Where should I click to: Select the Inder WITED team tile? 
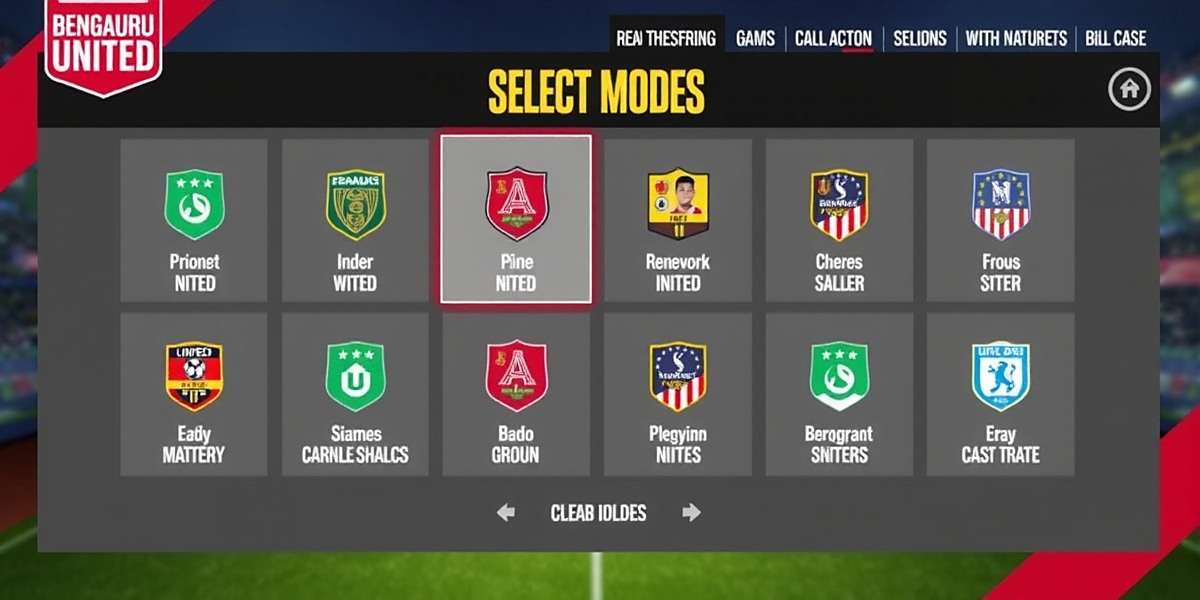tap(355, 220)
